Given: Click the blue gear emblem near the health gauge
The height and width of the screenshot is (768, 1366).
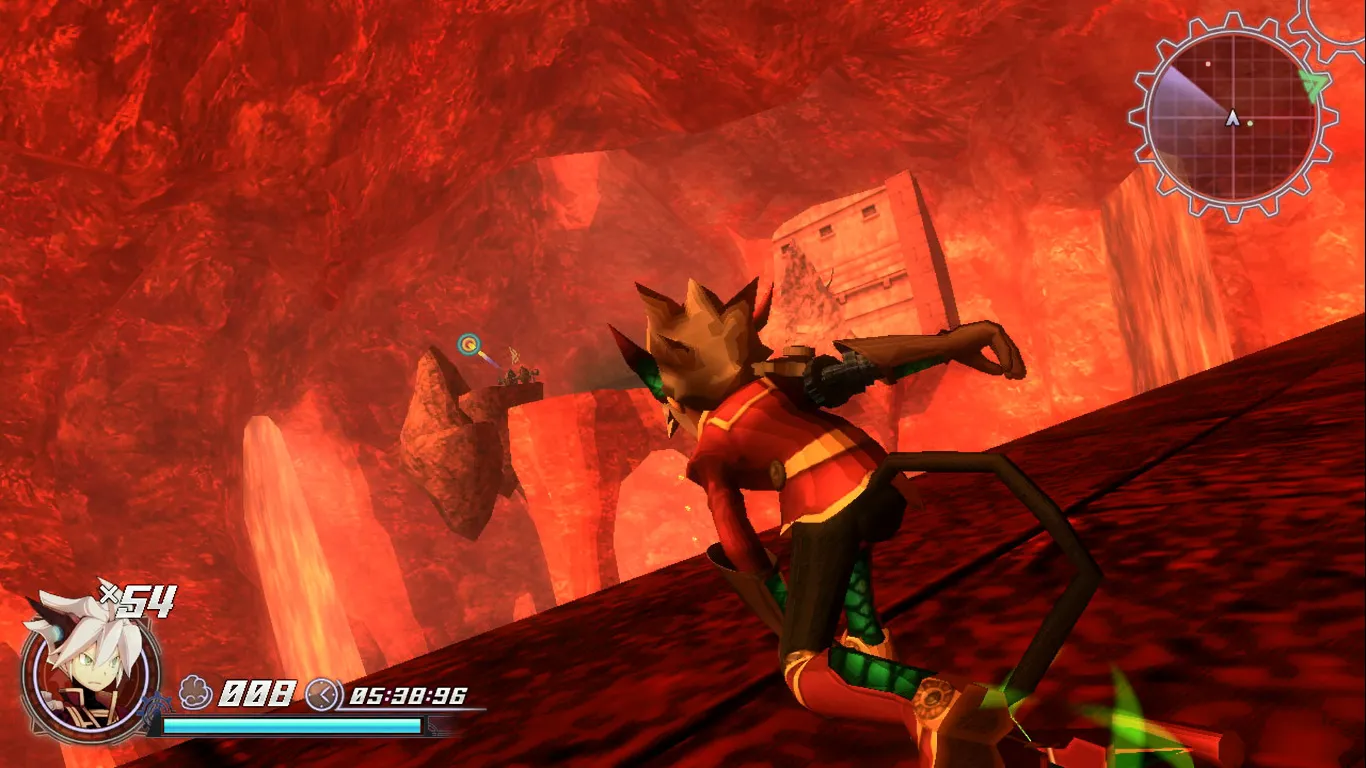Looking at the screenshot, I should (157, 705).
